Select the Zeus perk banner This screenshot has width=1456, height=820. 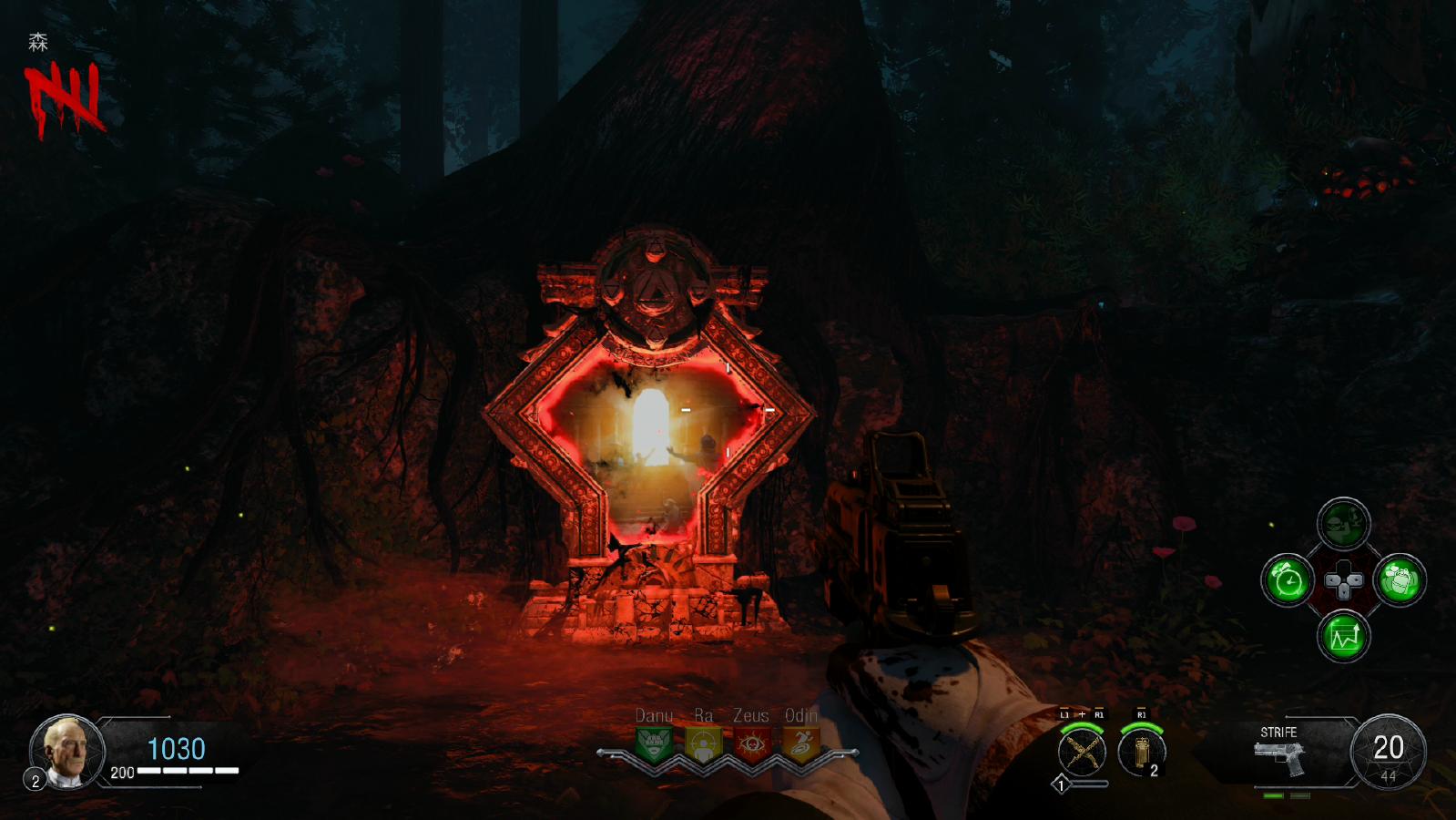[751, 743]
